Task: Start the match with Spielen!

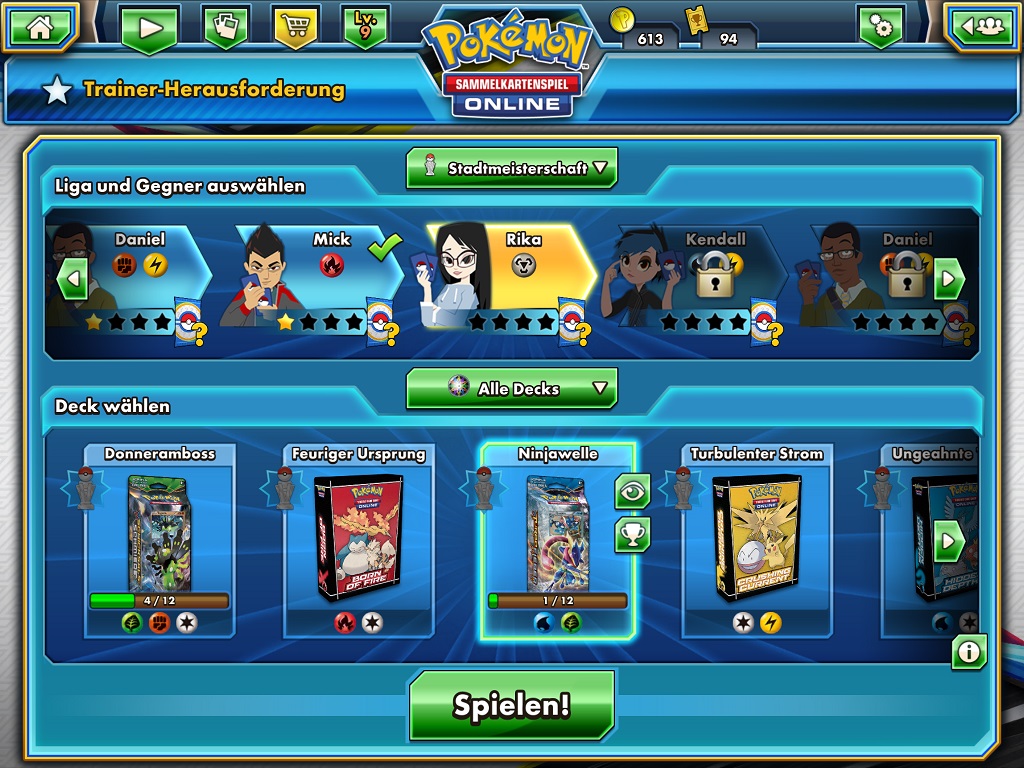Action: (511, 705)
